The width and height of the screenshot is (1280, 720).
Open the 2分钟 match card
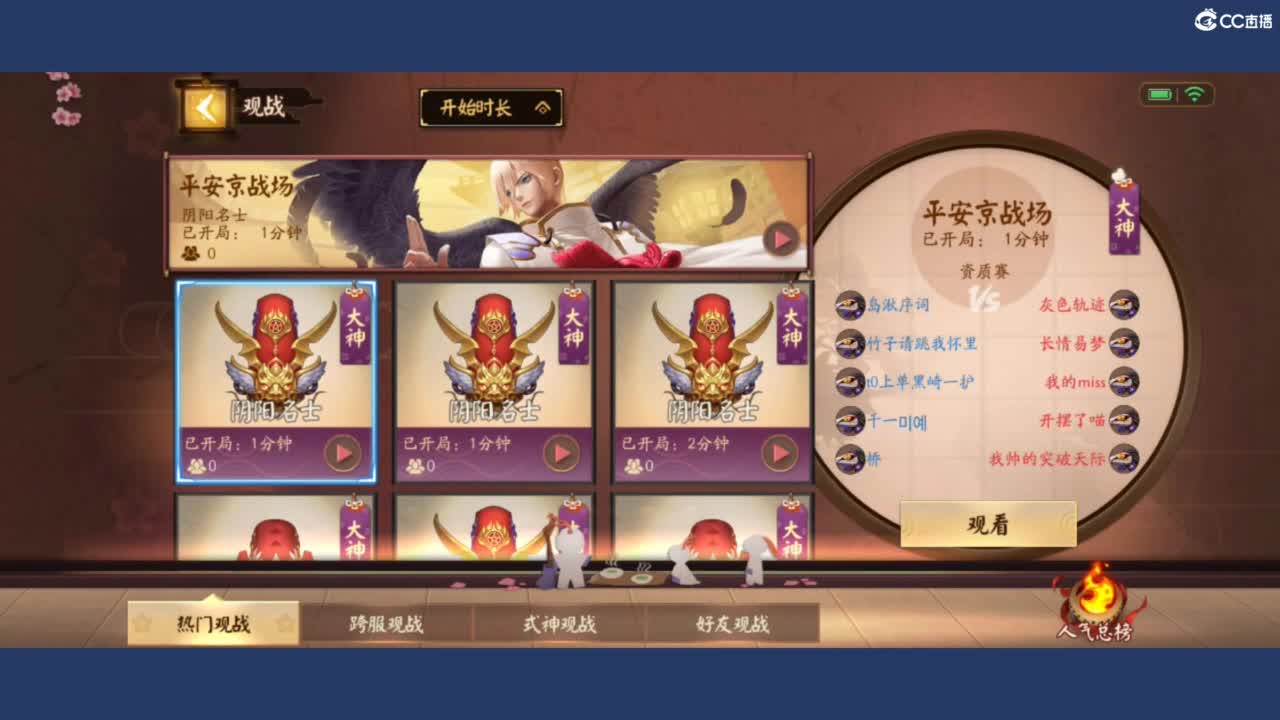[712, 383]
